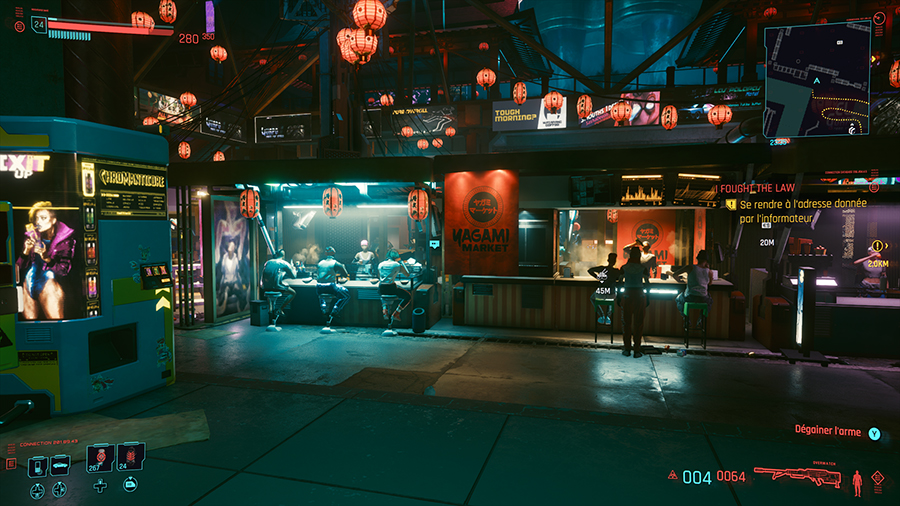Use the healing inhaler slot showing 24
The height and width of the screenshot is (506, 900).
point(131,458)
